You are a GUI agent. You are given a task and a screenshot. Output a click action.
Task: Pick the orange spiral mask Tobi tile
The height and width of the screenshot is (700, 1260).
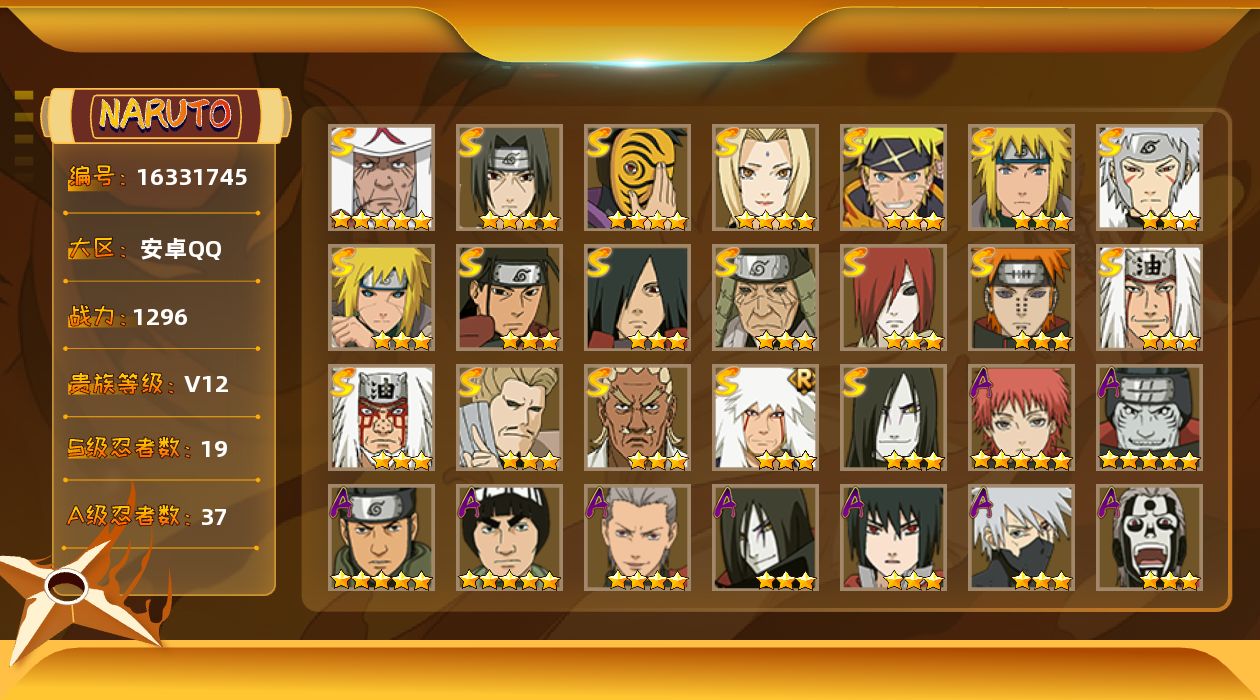click(637, 177)
